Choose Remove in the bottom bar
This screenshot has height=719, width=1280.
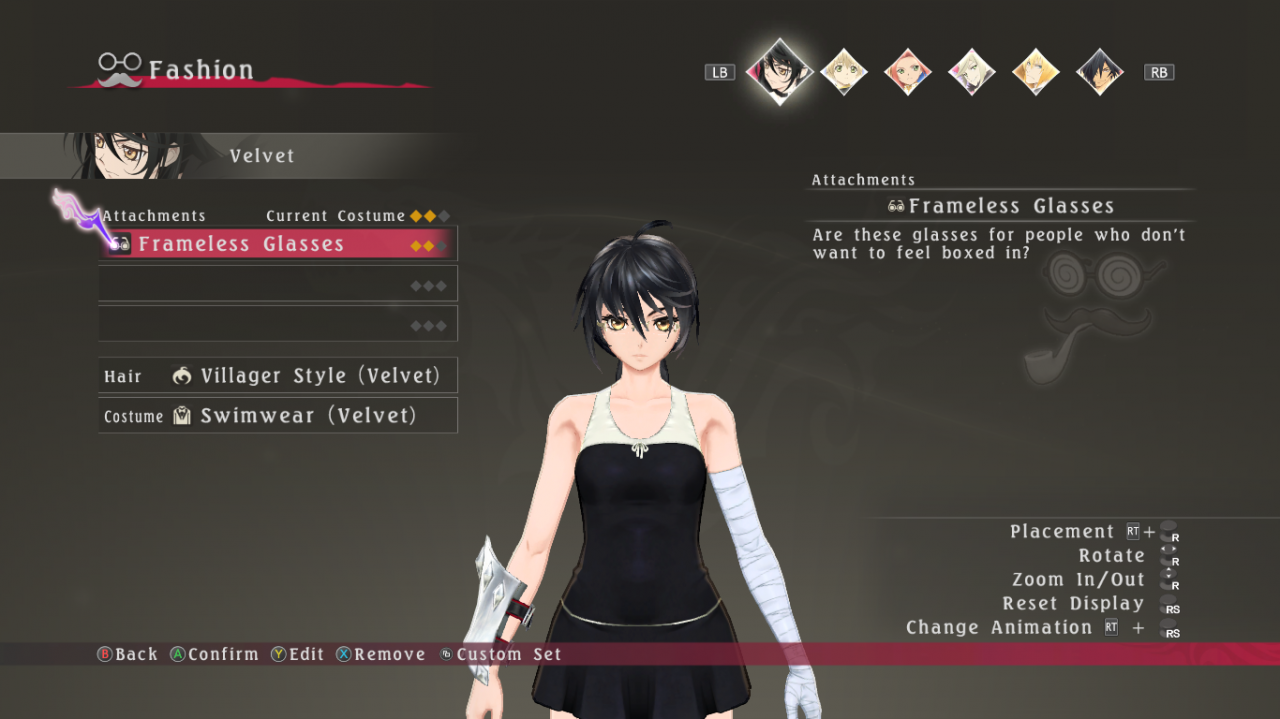click(381, 654)
